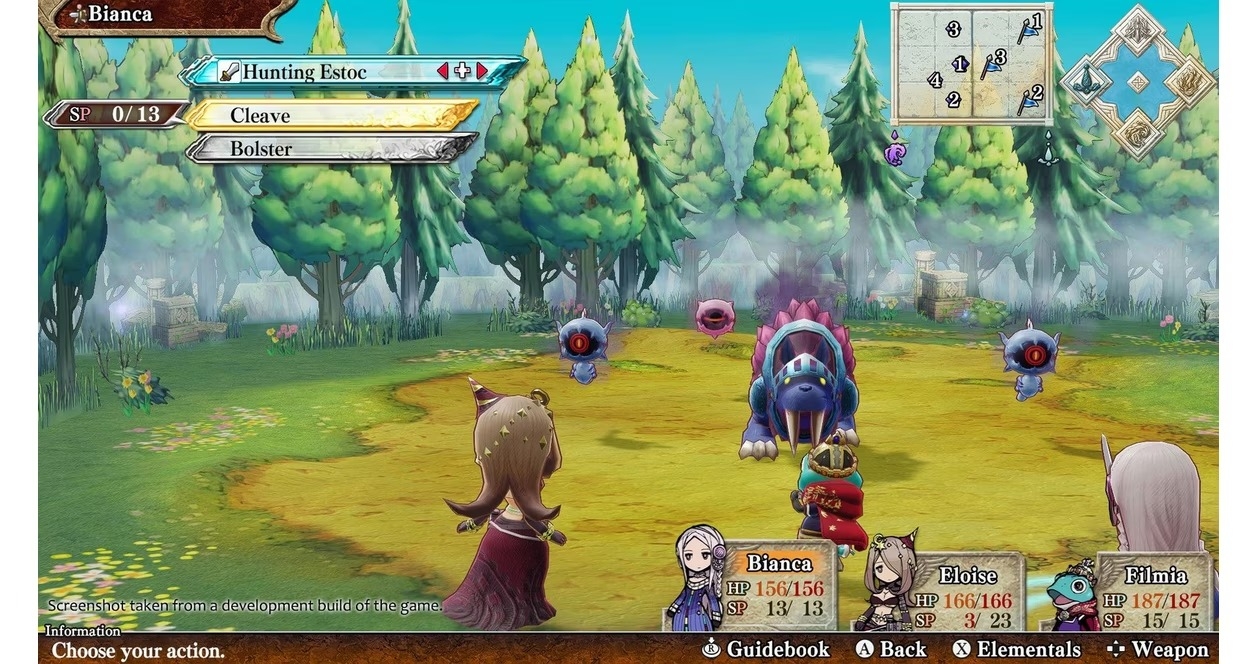Select the Cleave skill
The width and height of the screenshot is (1256, 664).
tap(330, 115)
